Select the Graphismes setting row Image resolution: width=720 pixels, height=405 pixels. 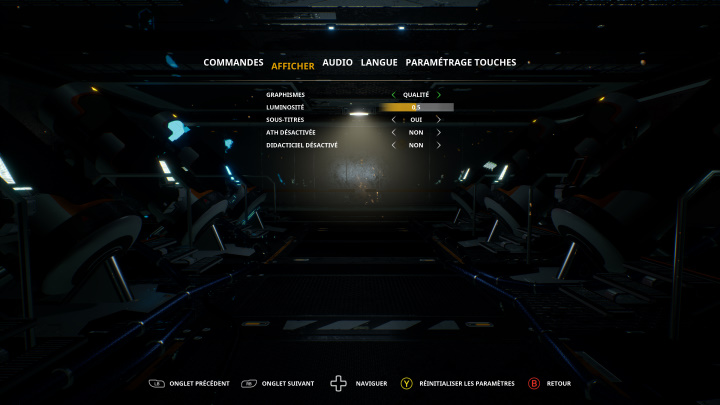pos(285,95)
